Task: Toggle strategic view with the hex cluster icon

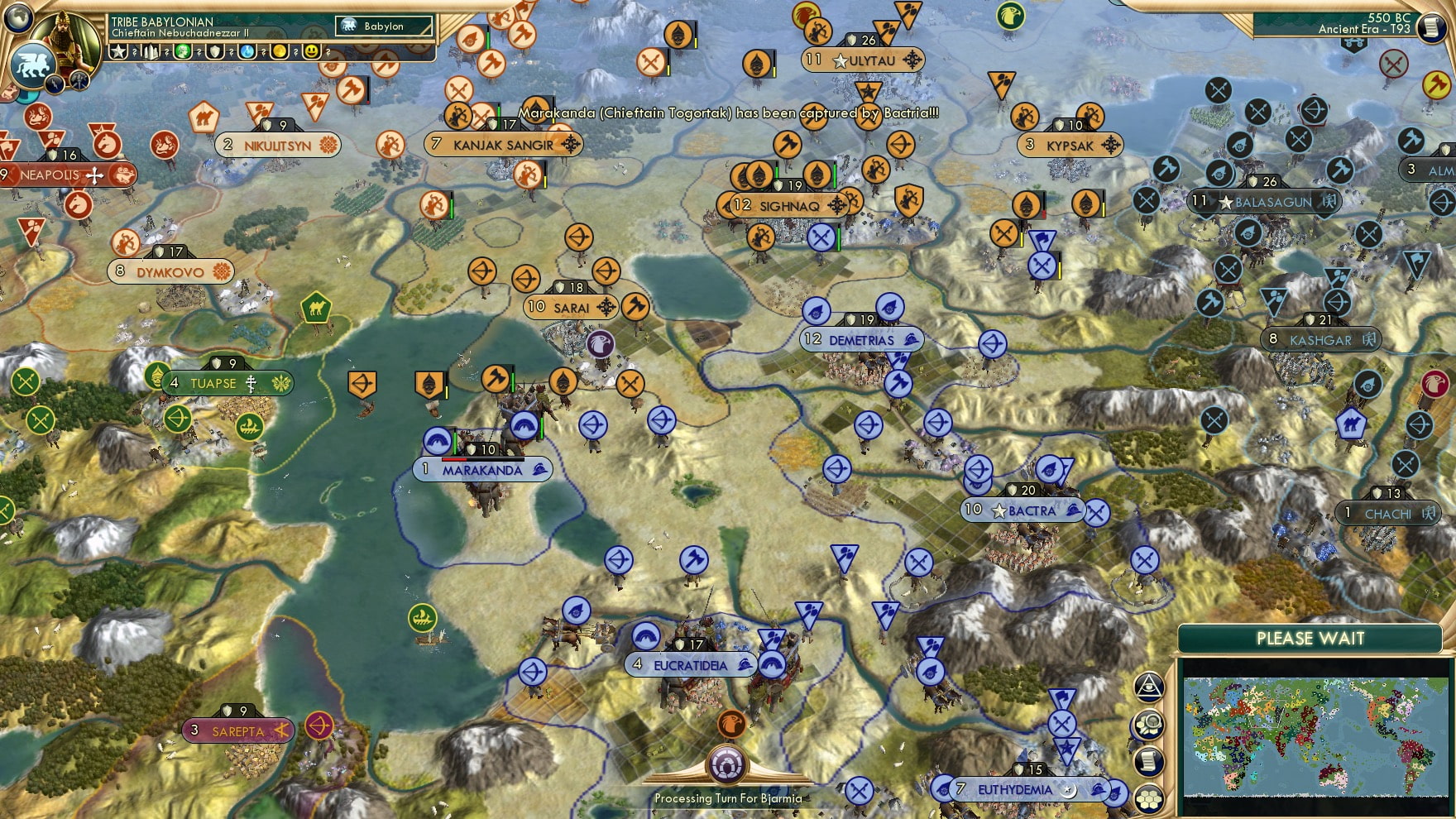Action: 1148,800
